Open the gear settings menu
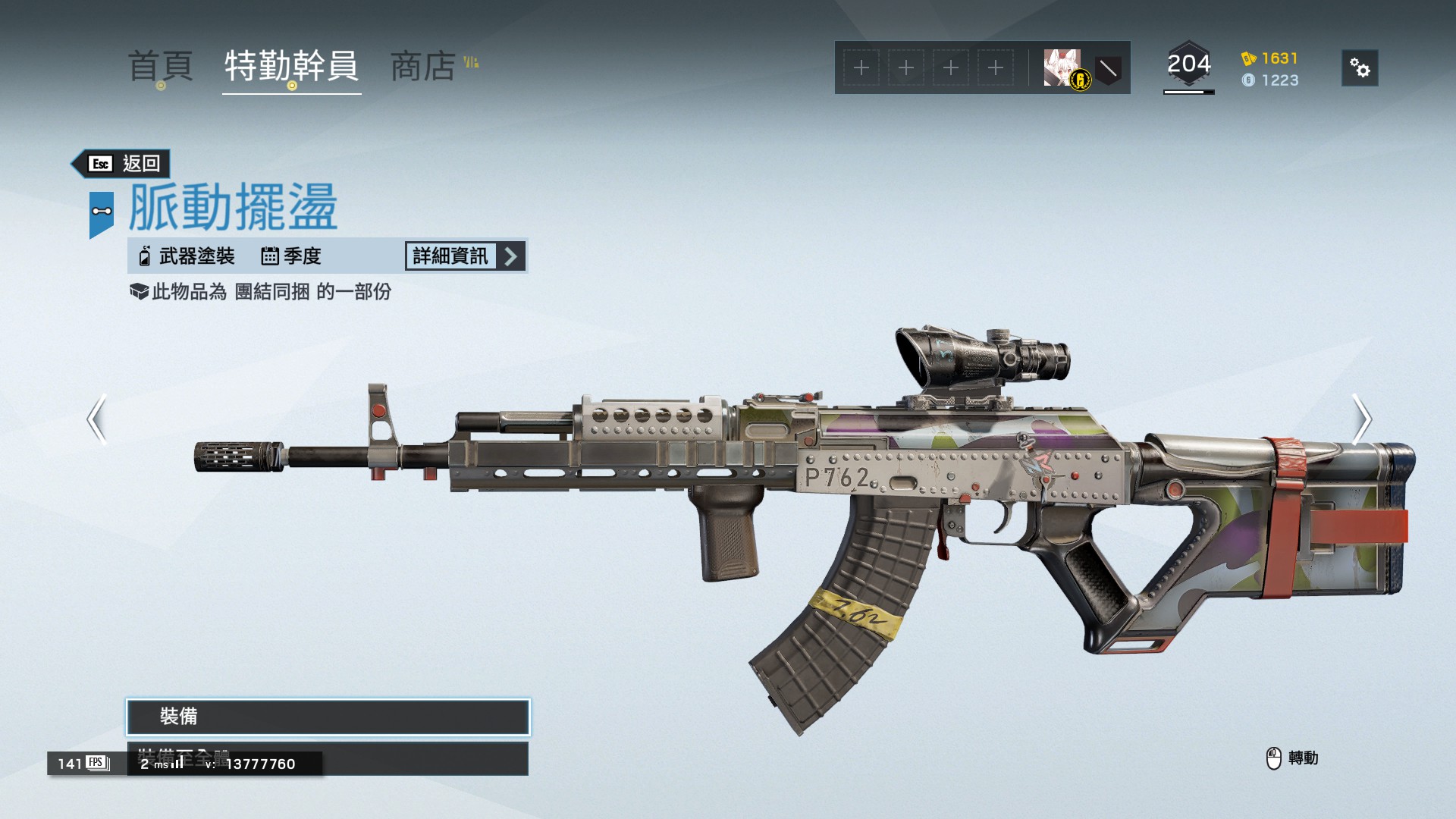The image size is (1456, 819). click(1359, 68)
